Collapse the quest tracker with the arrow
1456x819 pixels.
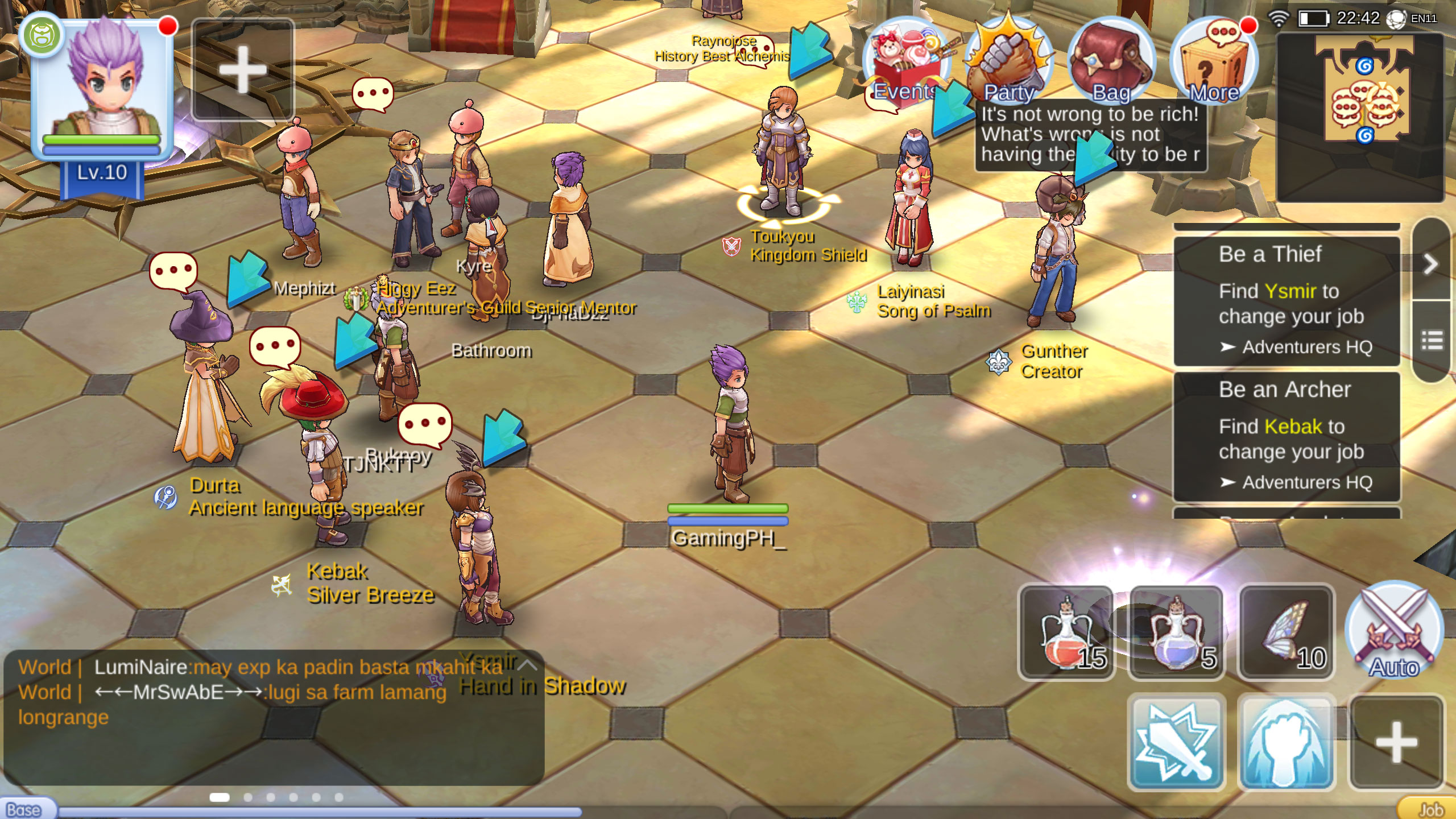click(1431, 263)
